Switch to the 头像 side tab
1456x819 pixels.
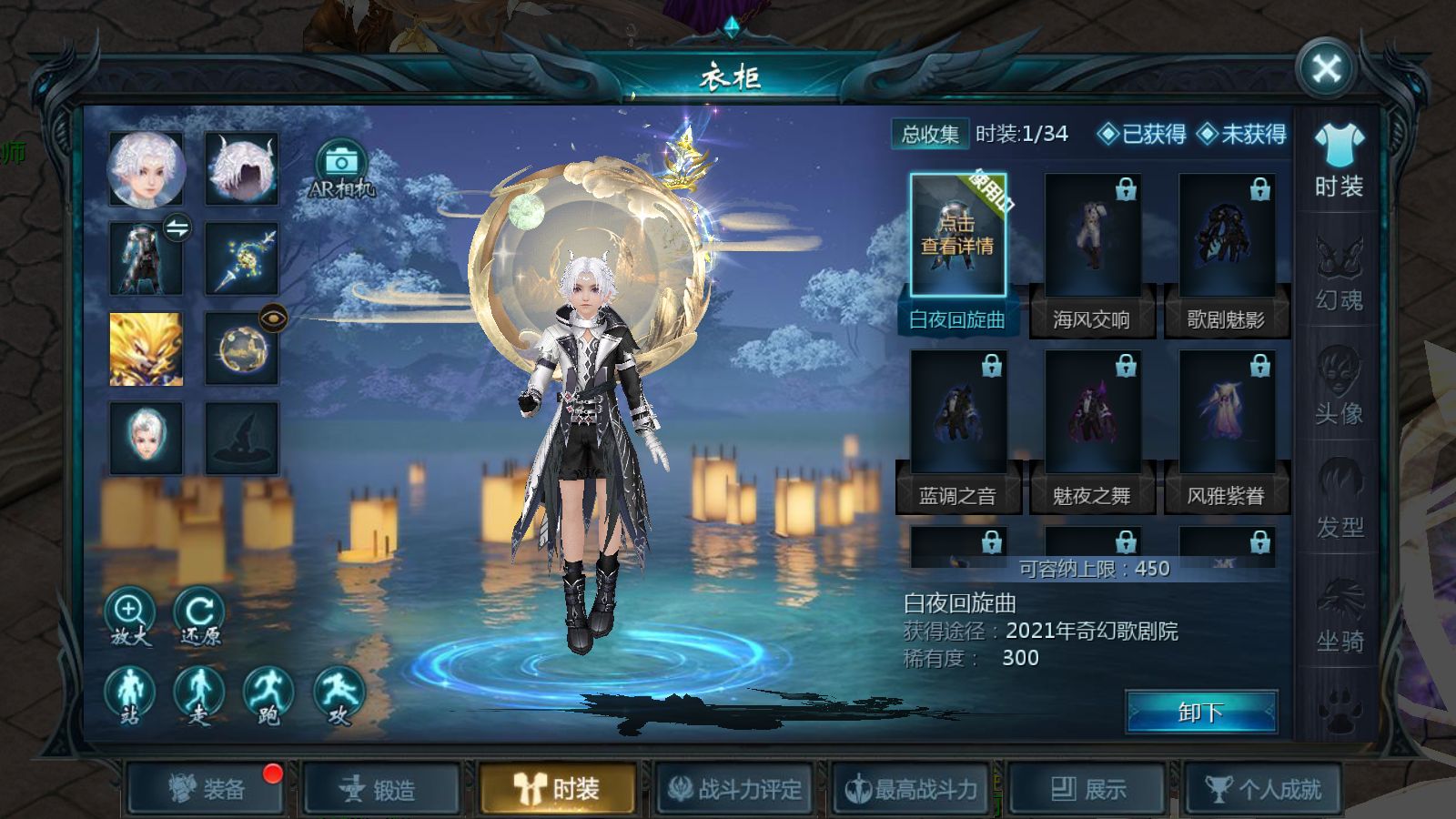click(1339, 387)
